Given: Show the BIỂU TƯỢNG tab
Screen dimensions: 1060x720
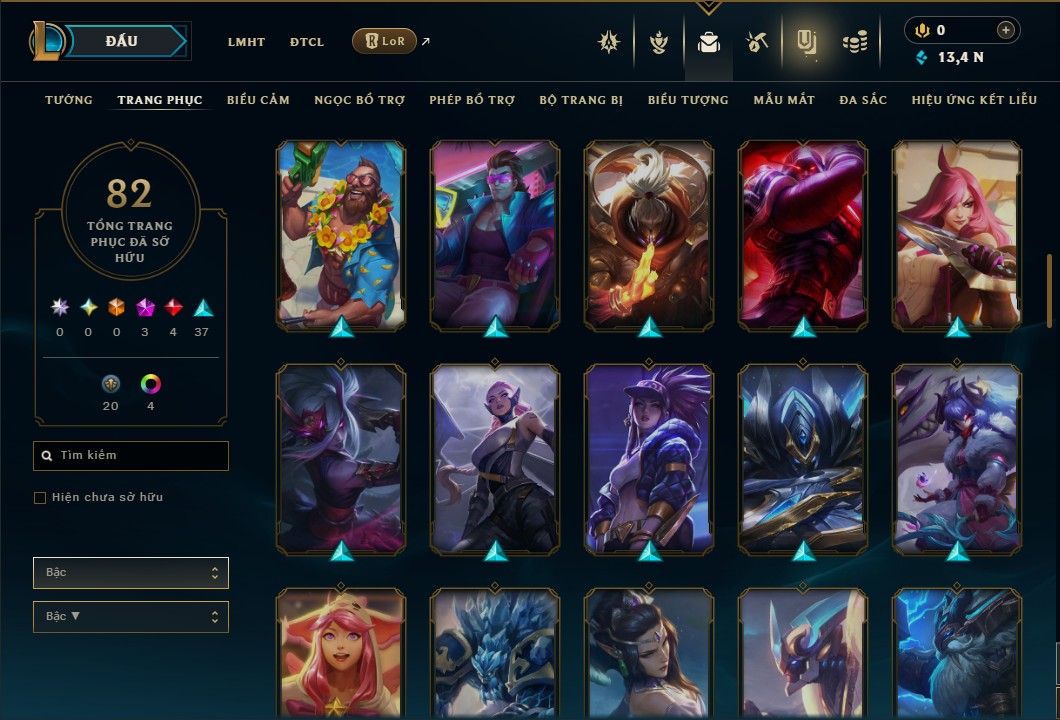Looking at the screenshot, I should (688, 100).
